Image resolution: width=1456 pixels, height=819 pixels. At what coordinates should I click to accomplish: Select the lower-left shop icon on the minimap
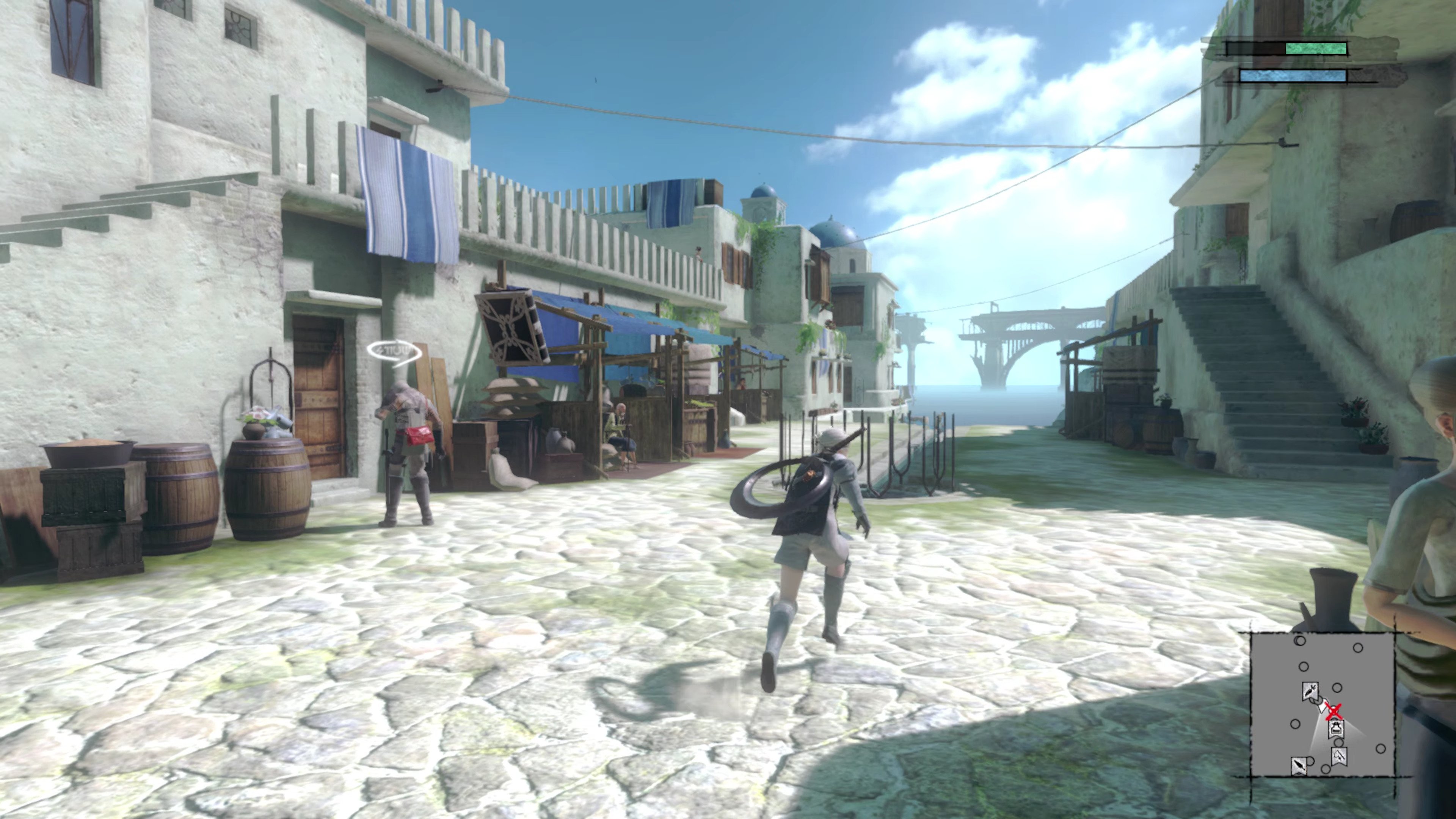pos(1299,766)
